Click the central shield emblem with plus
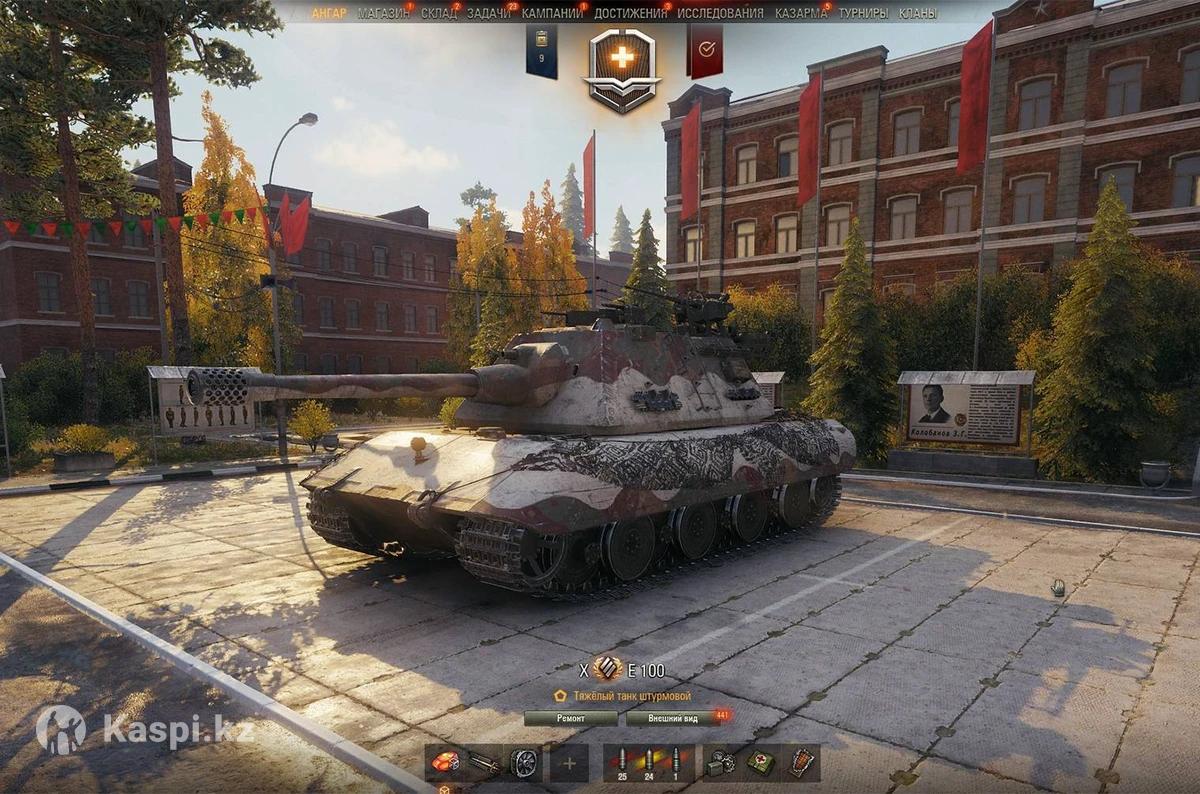Viewport: 1200px width, 794px height. 622,66
